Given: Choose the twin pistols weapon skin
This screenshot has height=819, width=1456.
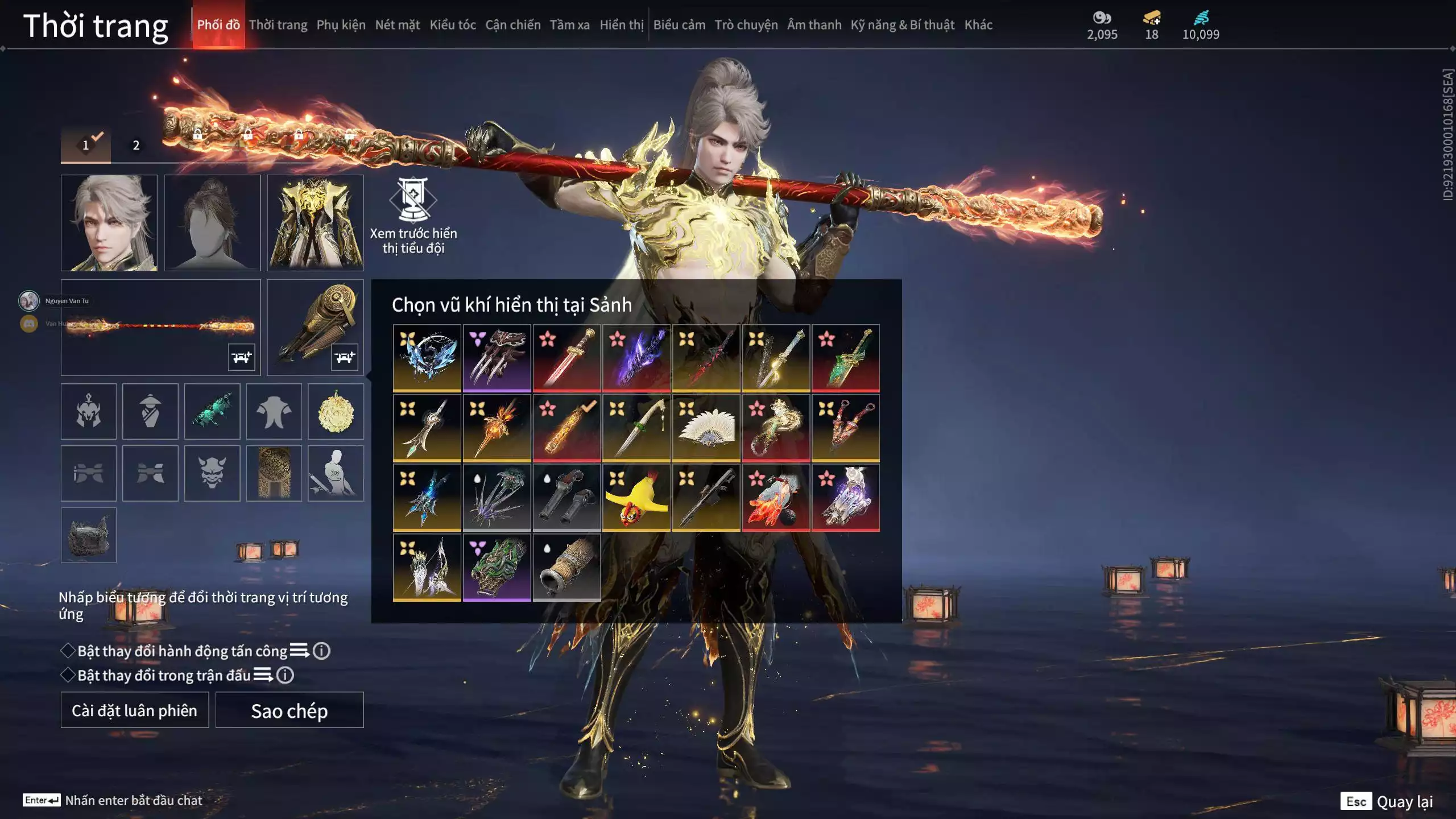Looking at the screenshot, I should pos(566,498).
